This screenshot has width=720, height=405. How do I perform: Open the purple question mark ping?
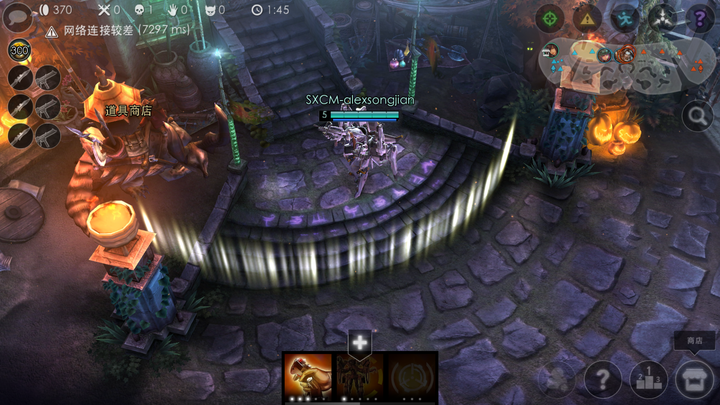[699, 18]
